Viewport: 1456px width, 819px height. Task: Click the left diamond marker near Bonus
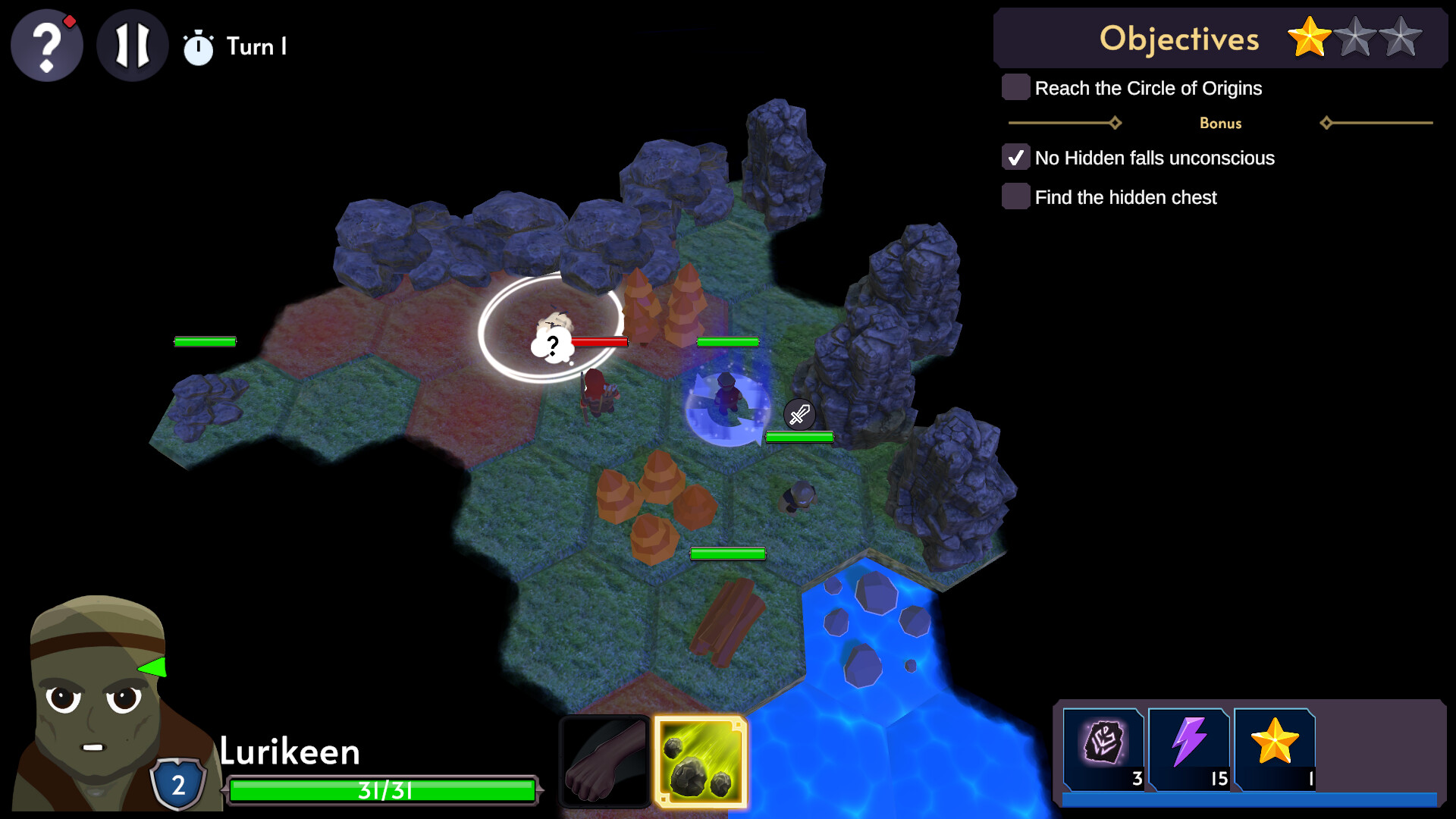1115,121
